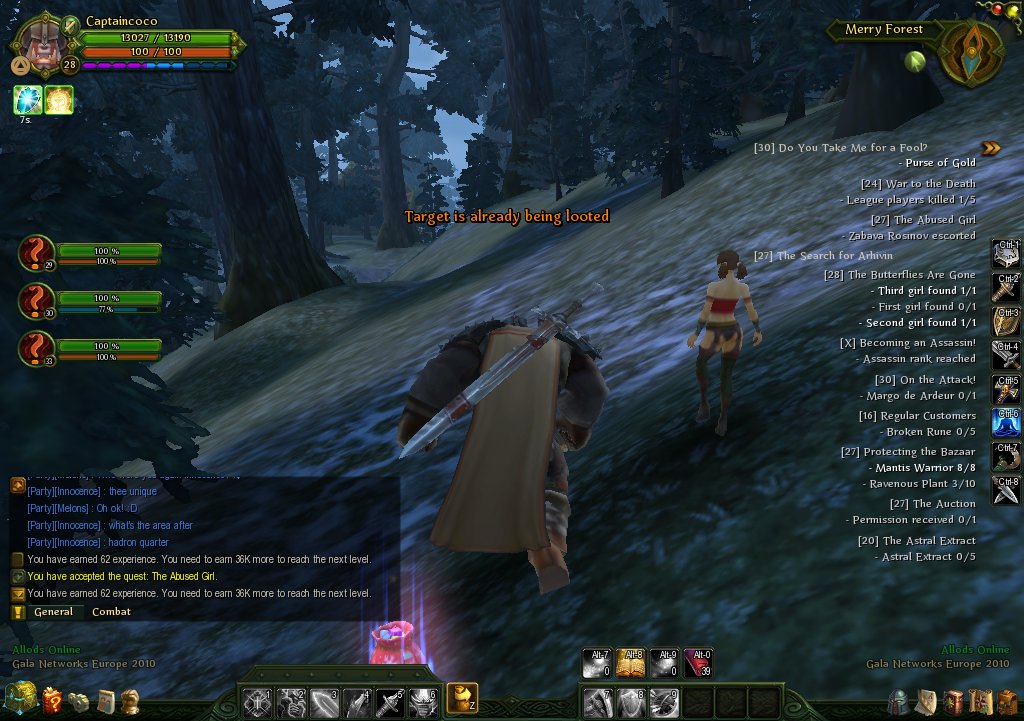The image size is (1024, 721).
Task: Select the General chat tab
Action: point(53,612)
